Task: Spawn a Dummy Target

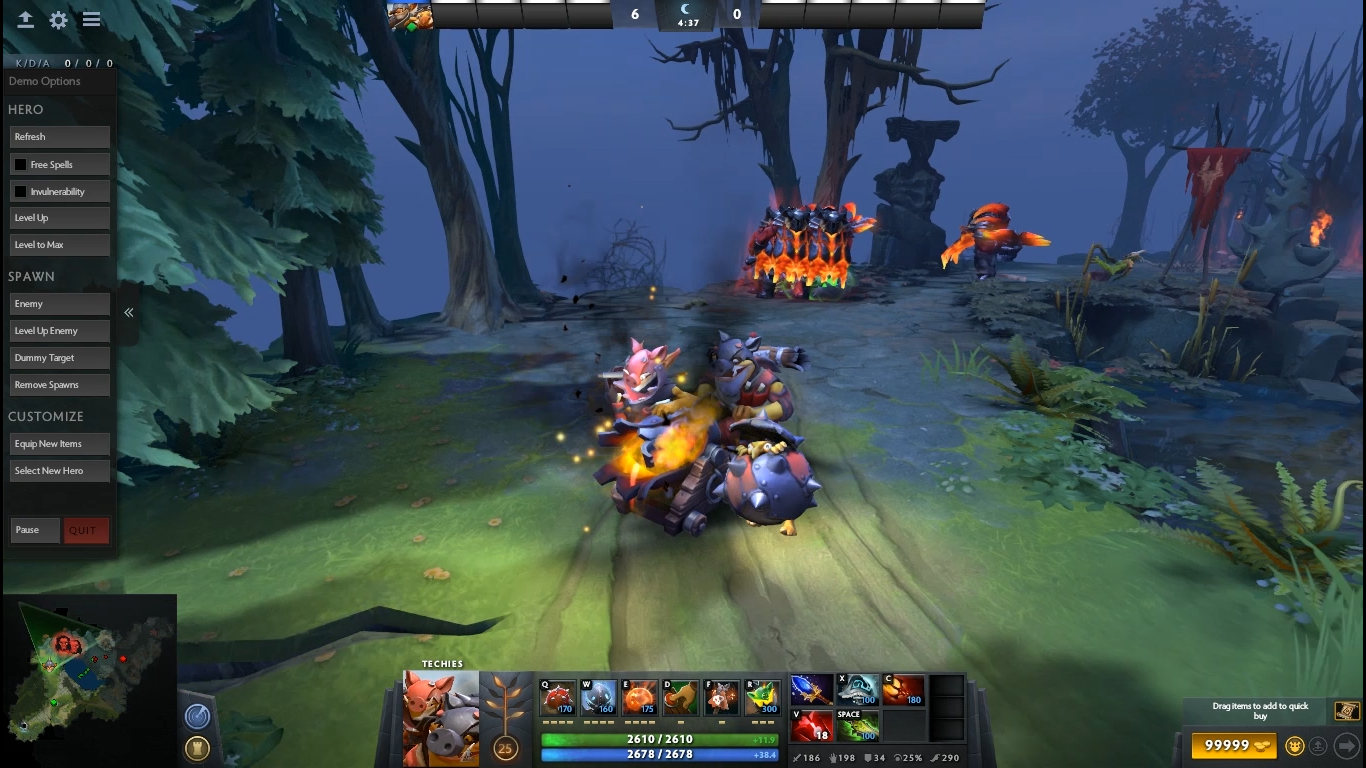Action: [x=59, y=358]
